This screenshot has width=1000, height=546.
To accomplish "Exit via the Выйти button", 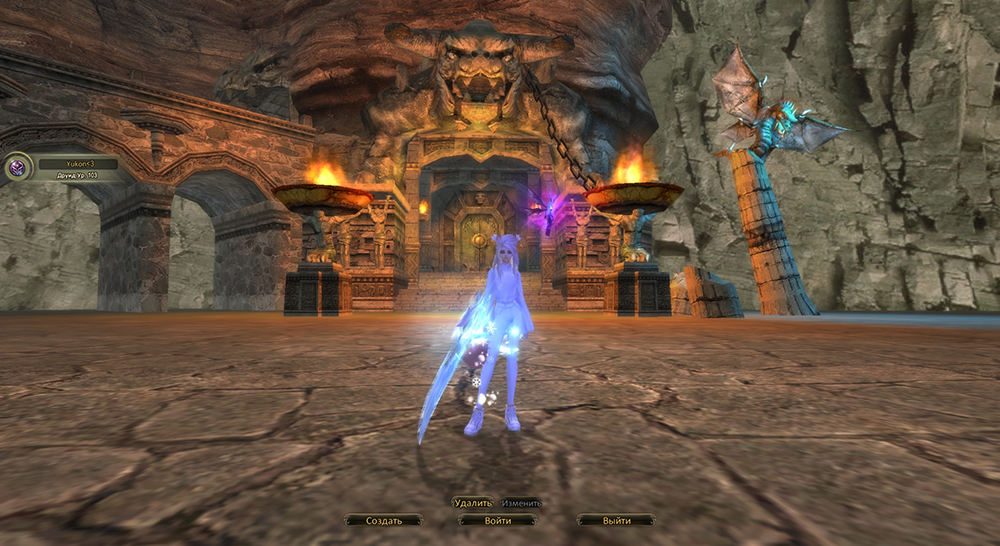I will pyautogui.click(x=617, y=521).
